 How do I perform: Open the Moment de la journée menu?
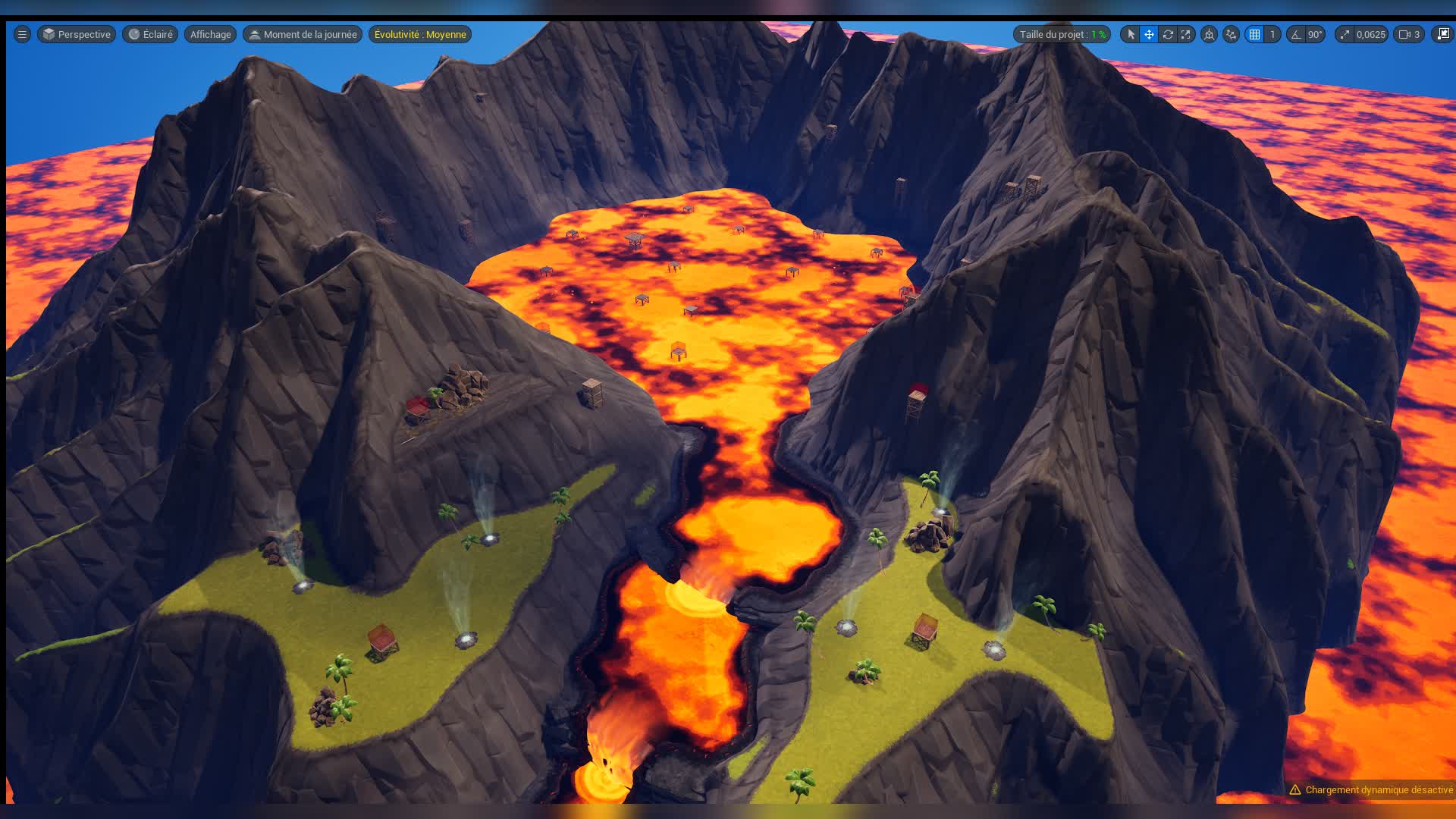(302, 34)
